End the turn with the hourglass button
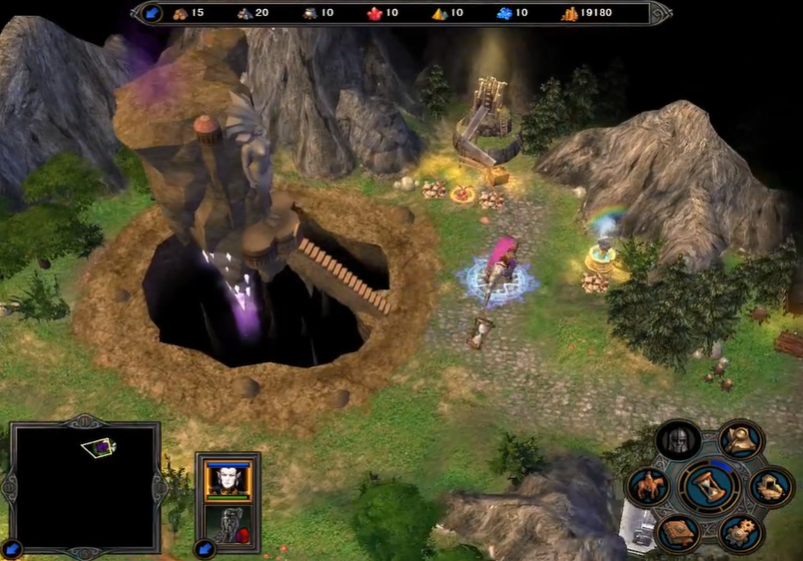 [x=709, y=486]
